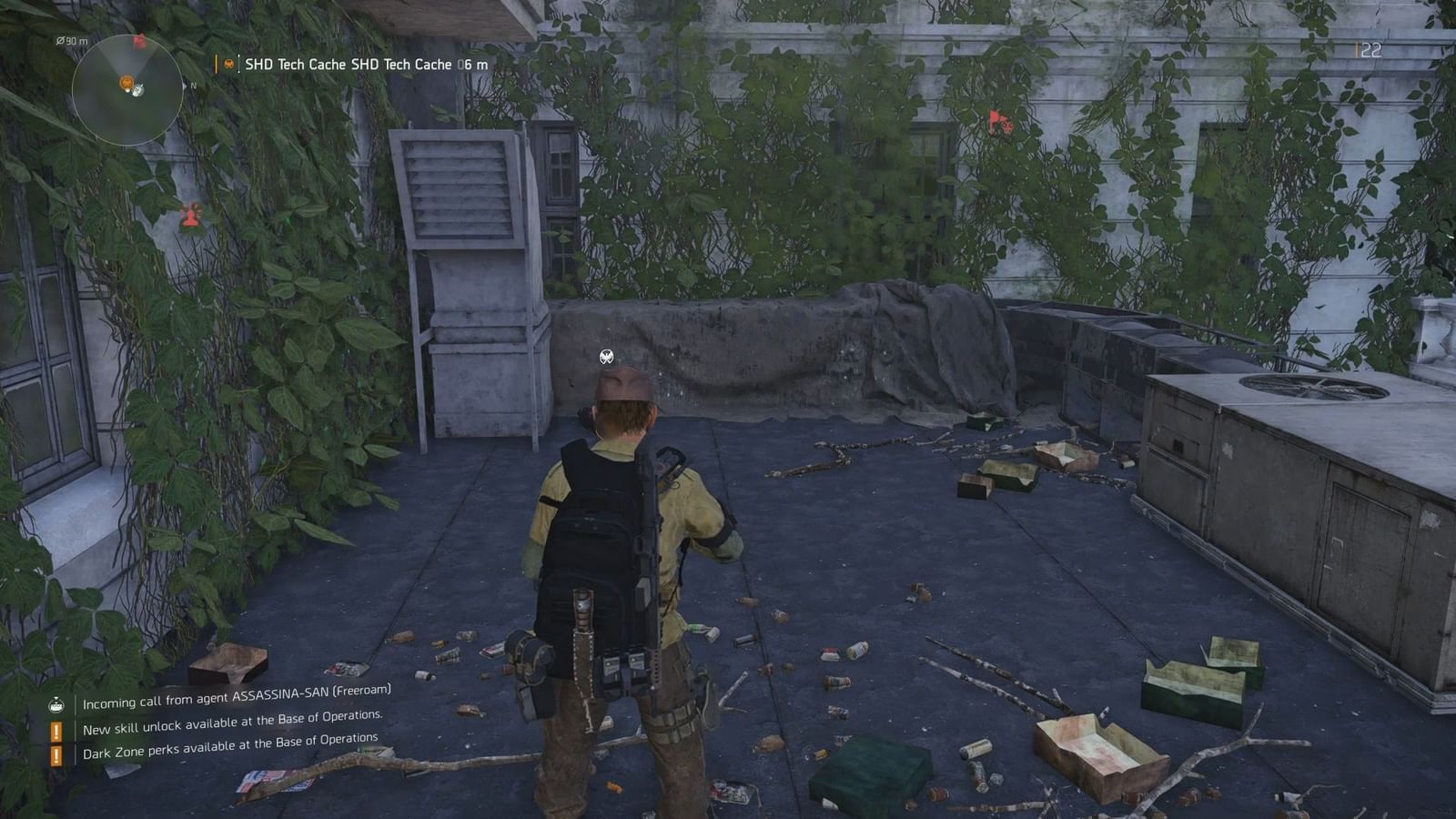The width and height of the screenshot is (1456, 819).
Task: Click the 6 m distance readout
Action: pos(470,65)
